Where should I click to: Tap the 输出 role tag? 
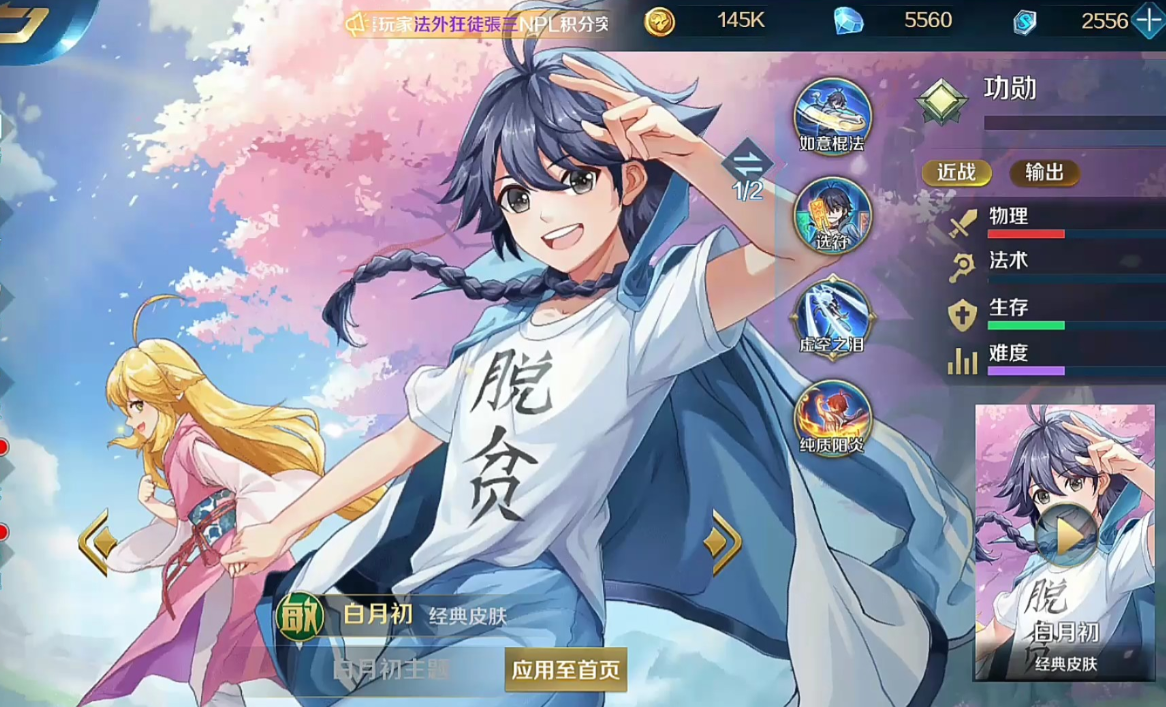1044,172
